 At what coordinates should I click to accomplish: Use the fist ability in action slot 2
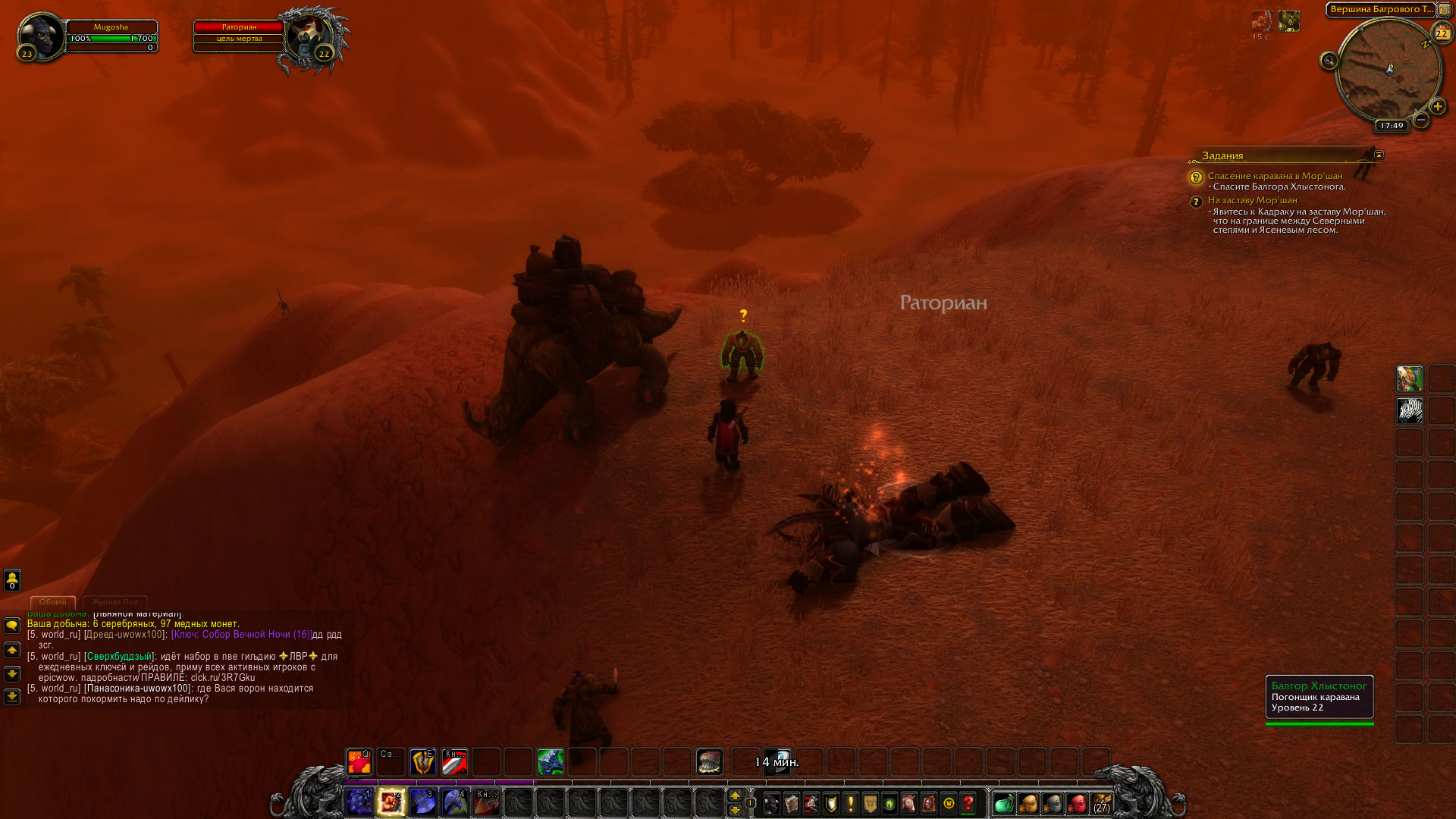[x=391, y=802]
